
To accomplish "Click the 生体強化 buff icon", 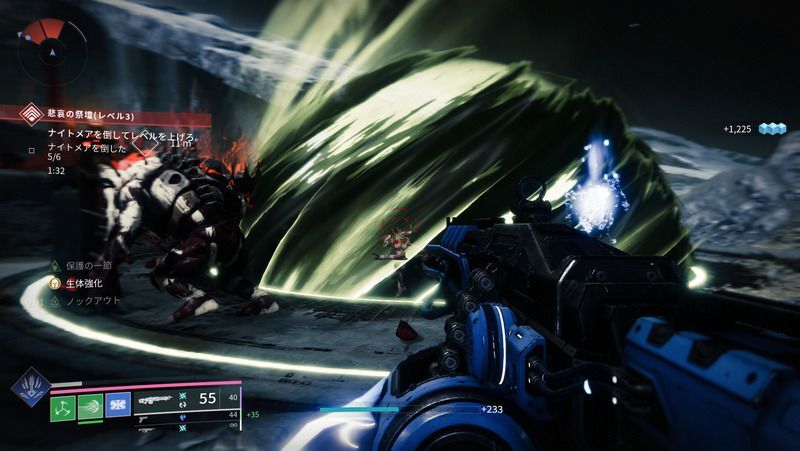I will [x=56, y=283].
